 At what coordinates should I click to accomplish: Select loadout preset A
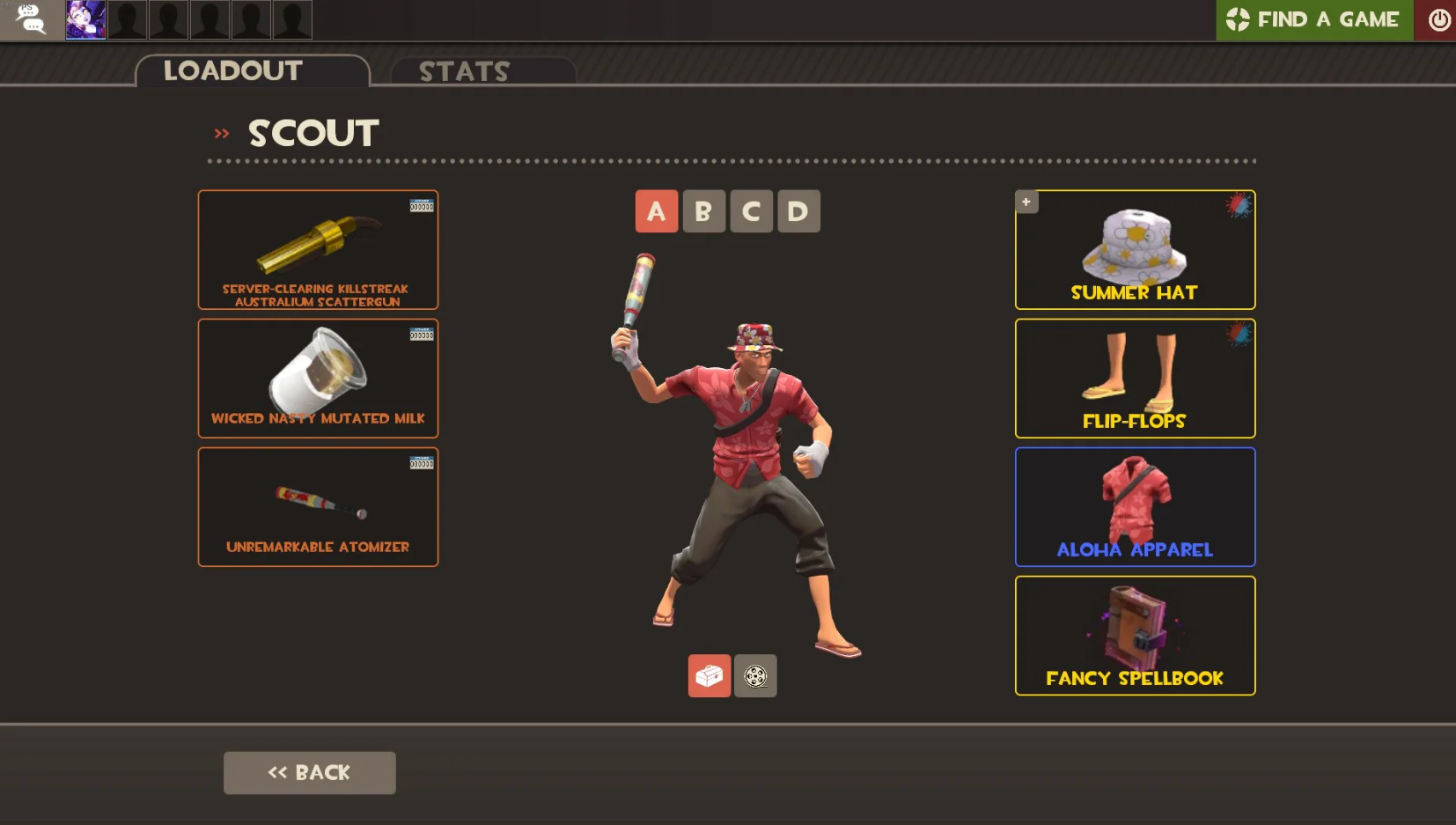pos(657,211)
